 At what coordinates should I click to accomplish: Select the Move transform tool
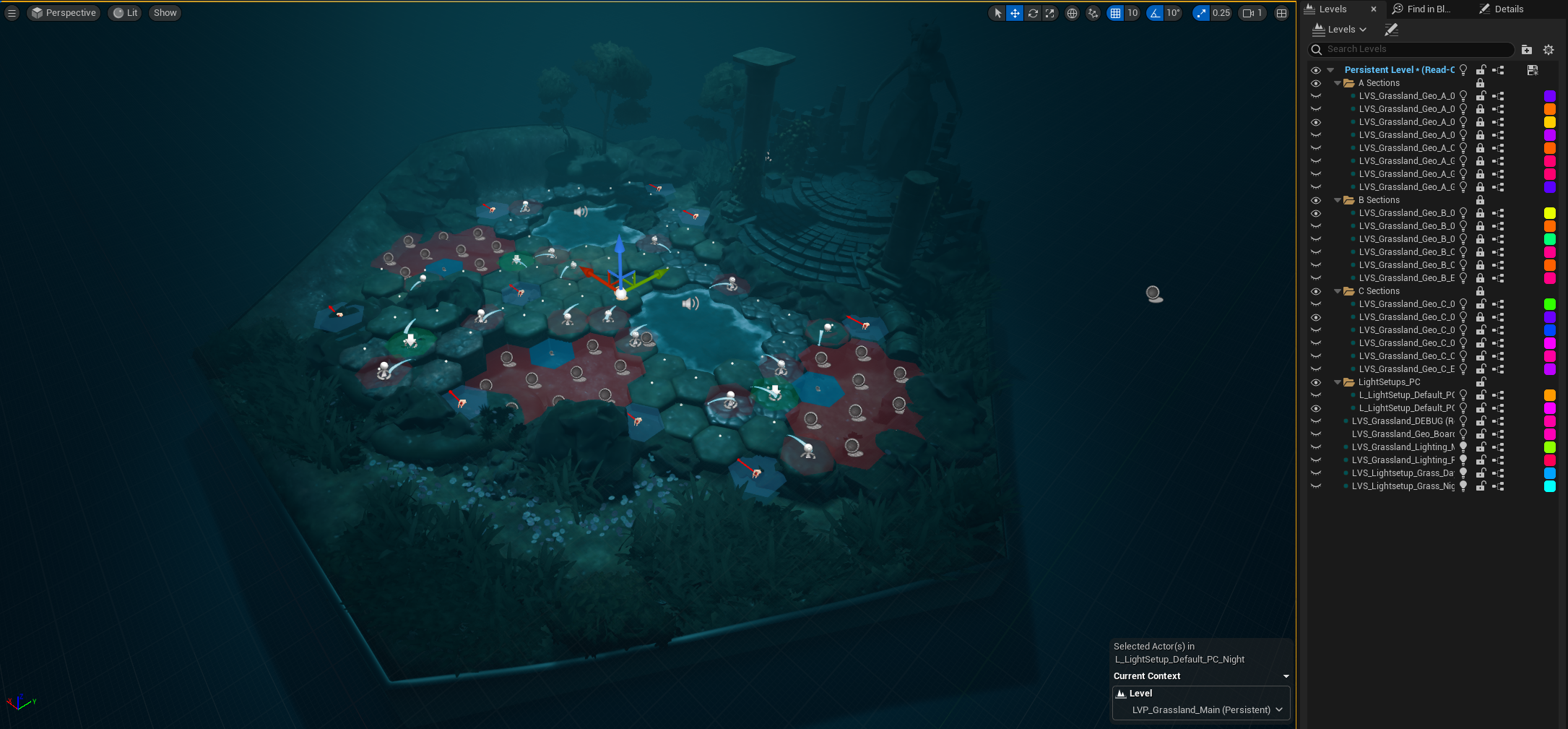point(1015,13)
